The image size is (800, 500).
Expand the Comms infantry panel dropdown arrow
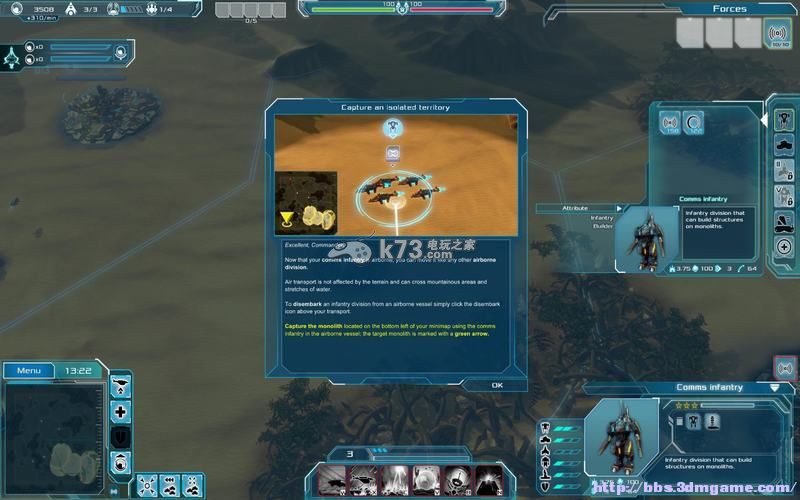[x=774, y=387]
